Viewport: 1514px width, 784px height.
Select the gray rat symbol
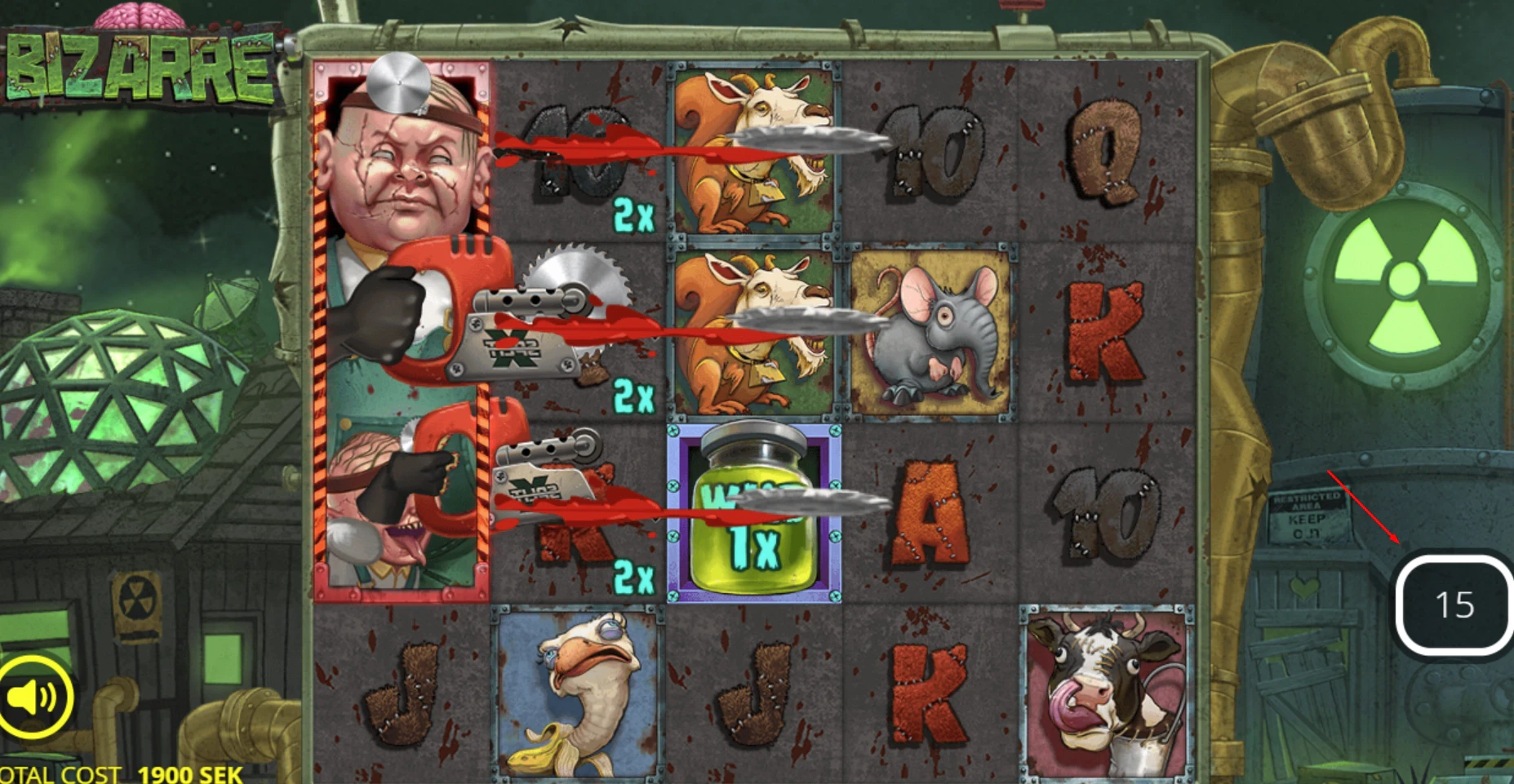click(x=930, y=326)
